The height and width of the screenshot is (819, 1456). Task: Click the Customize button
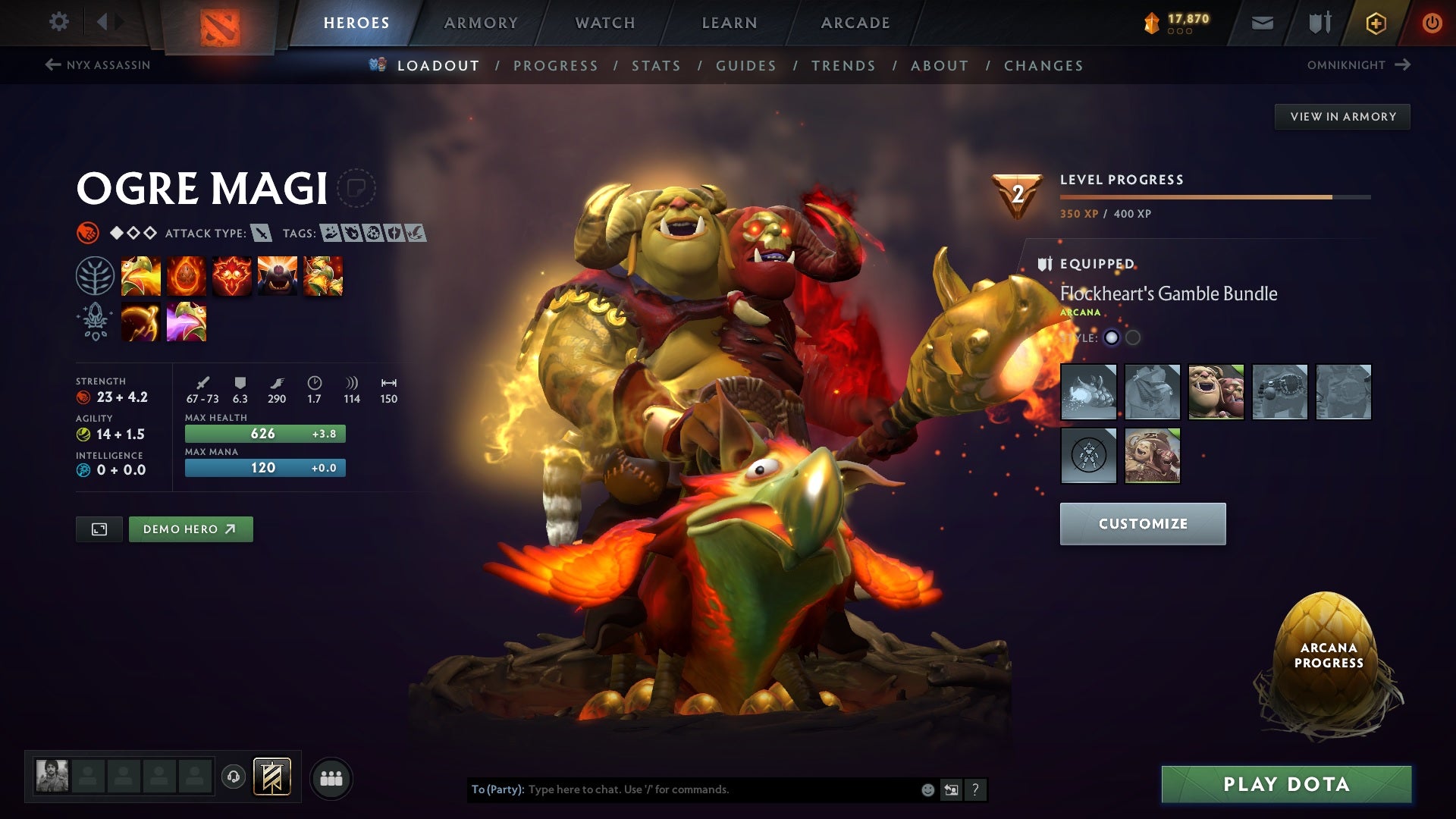[1142, 523]
